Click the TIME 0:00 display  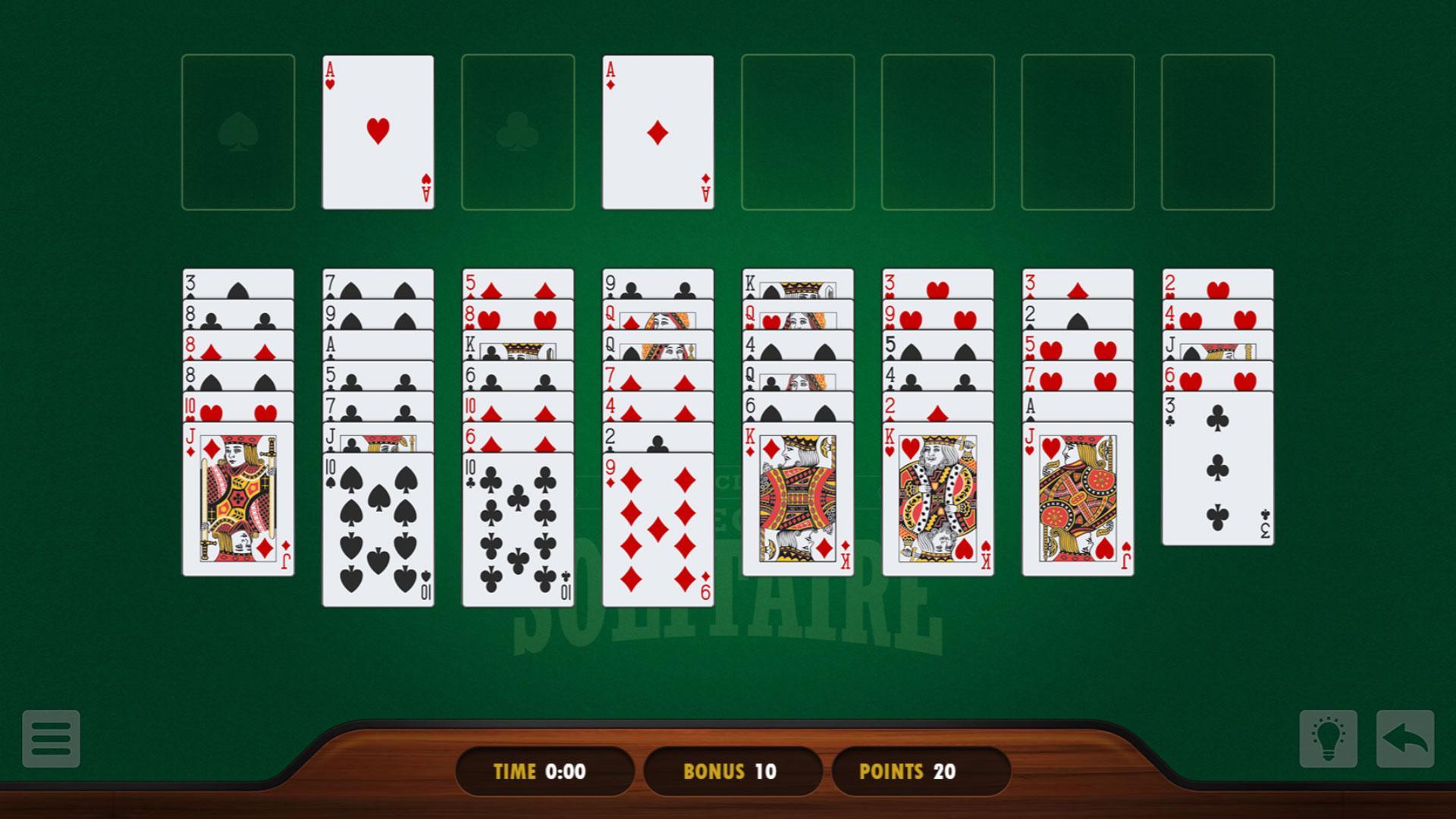(x=542, y=771)
